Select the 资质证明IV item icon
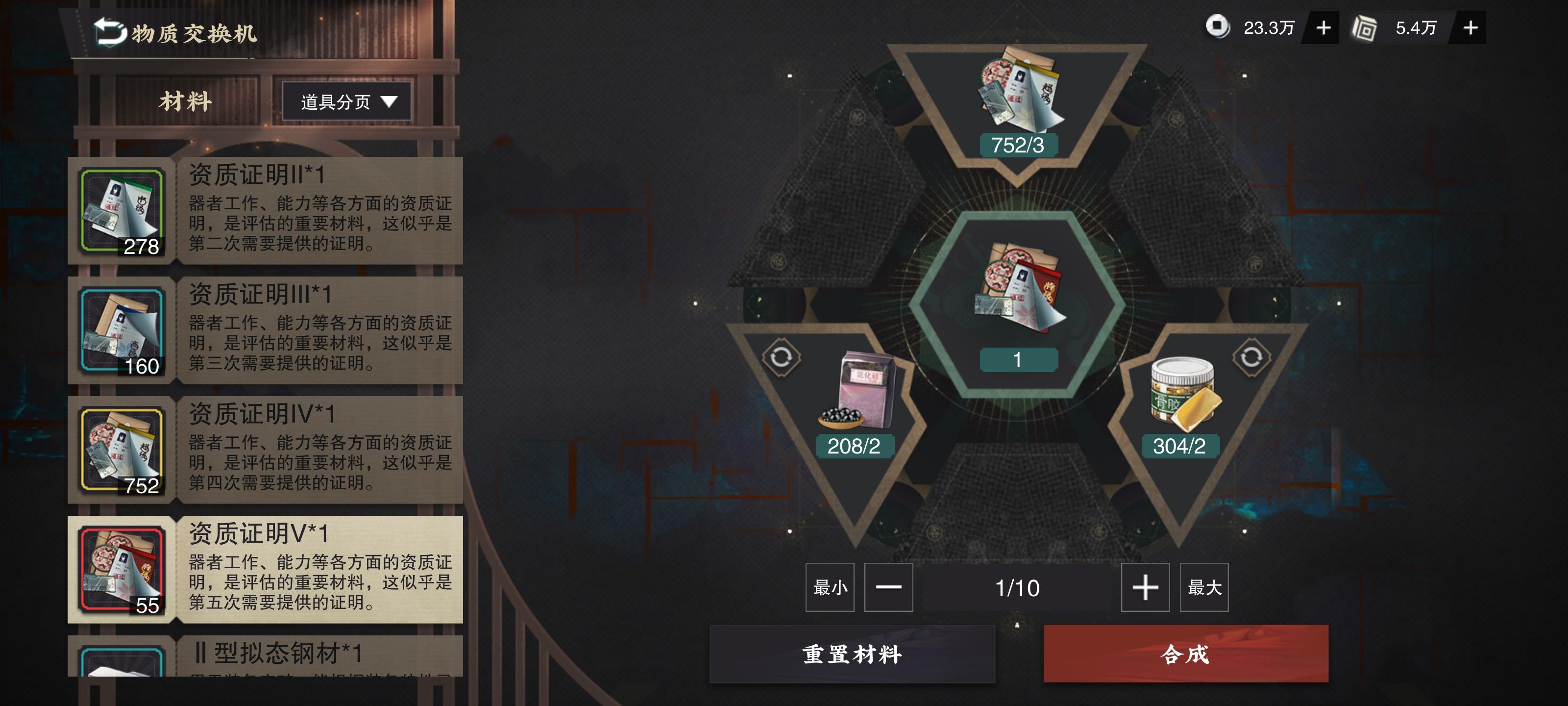 123,450
